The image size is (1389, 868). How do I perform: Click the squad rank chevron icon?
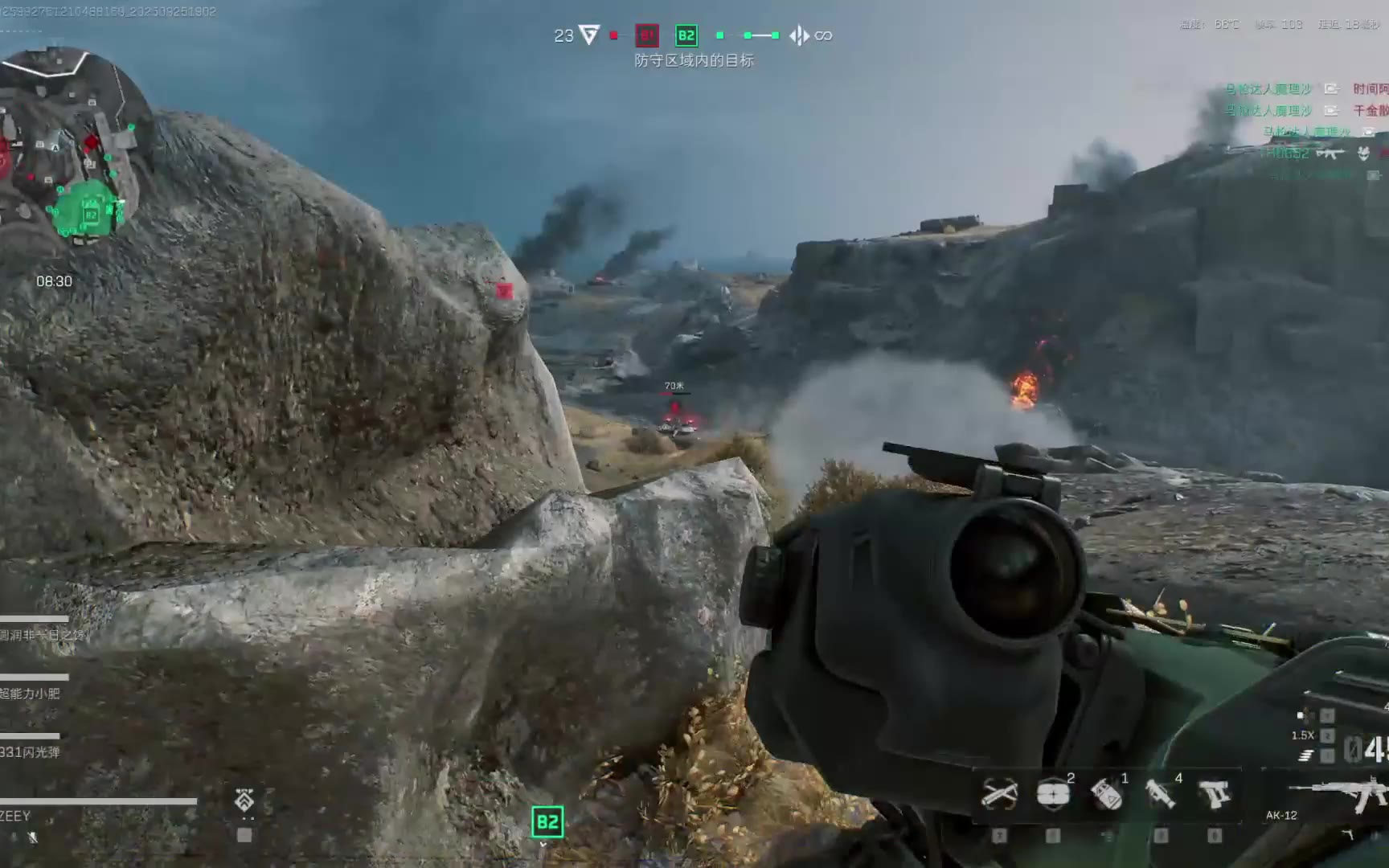244,800
